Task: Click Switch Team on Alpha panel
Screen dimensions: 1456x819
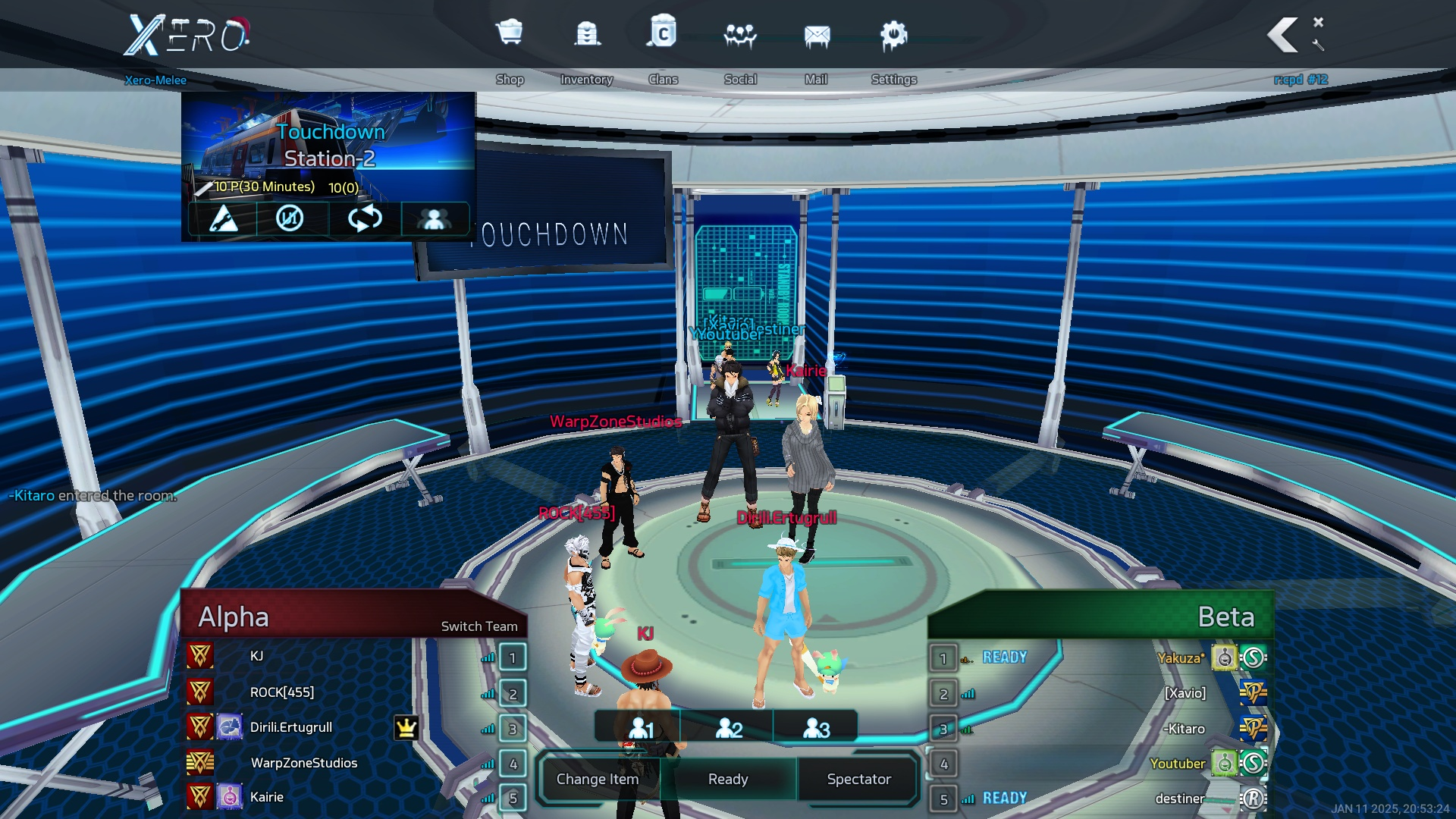Action: click(x=479, y=626)
